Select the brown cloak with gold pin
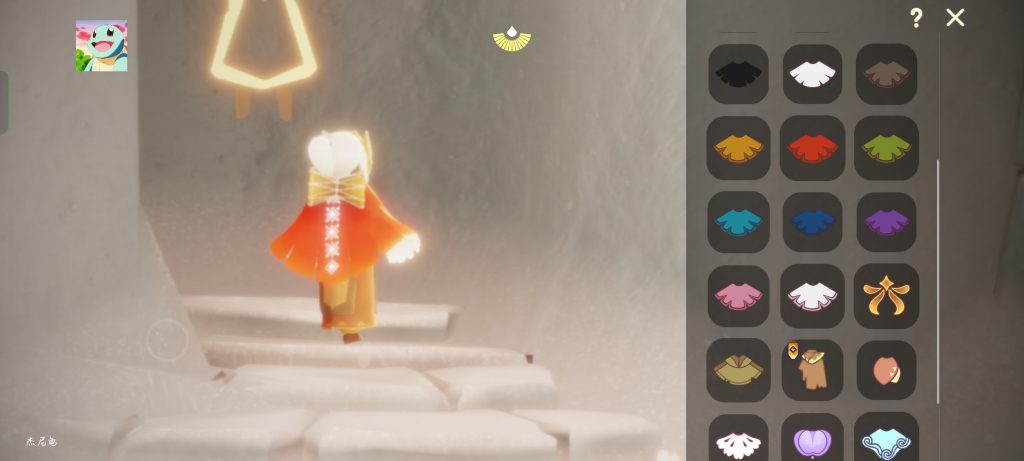Screen dimensions: 1024x461 click(x=812, y=369)
